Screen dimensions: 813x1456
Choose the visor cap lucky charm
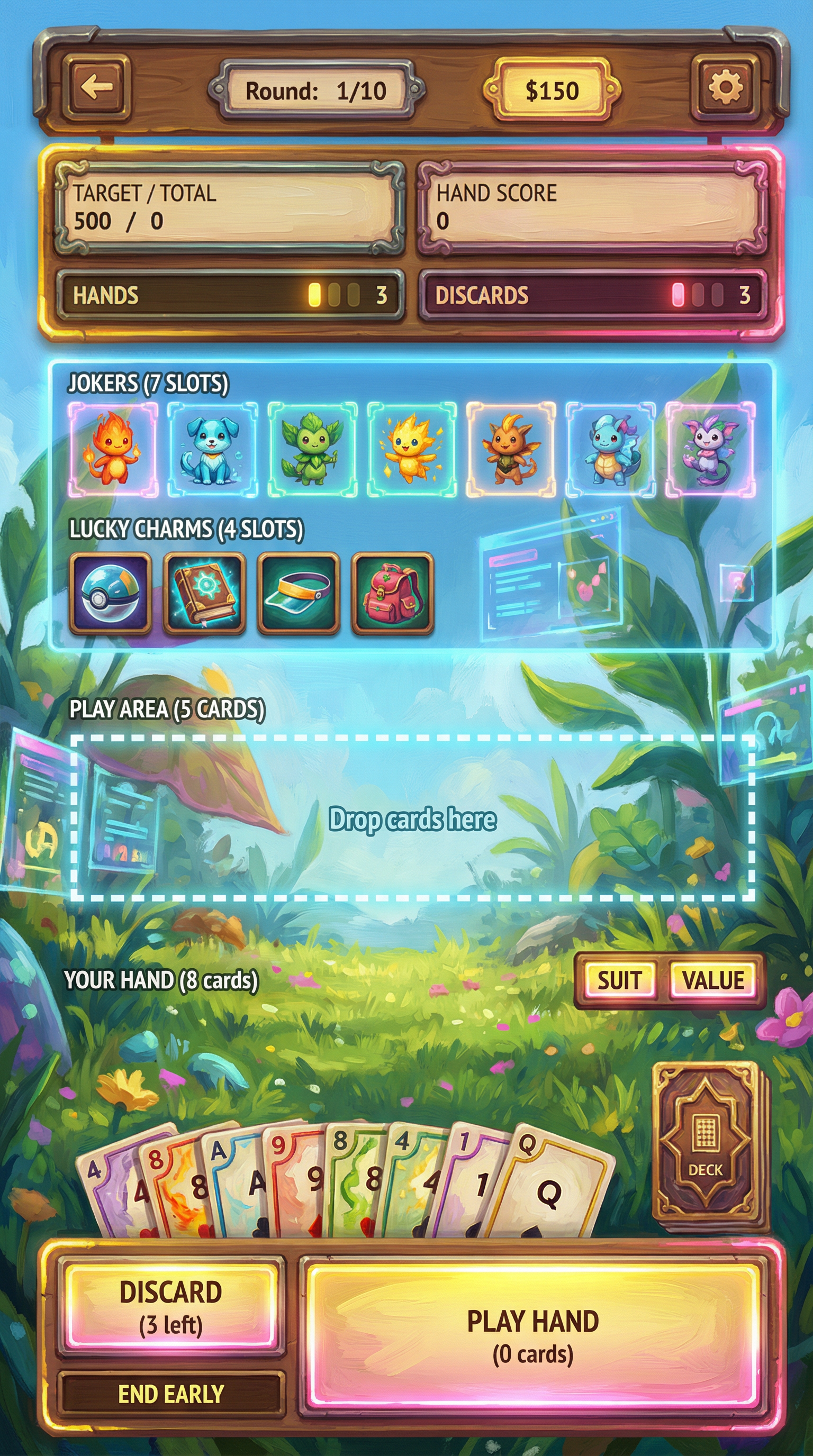298,593
